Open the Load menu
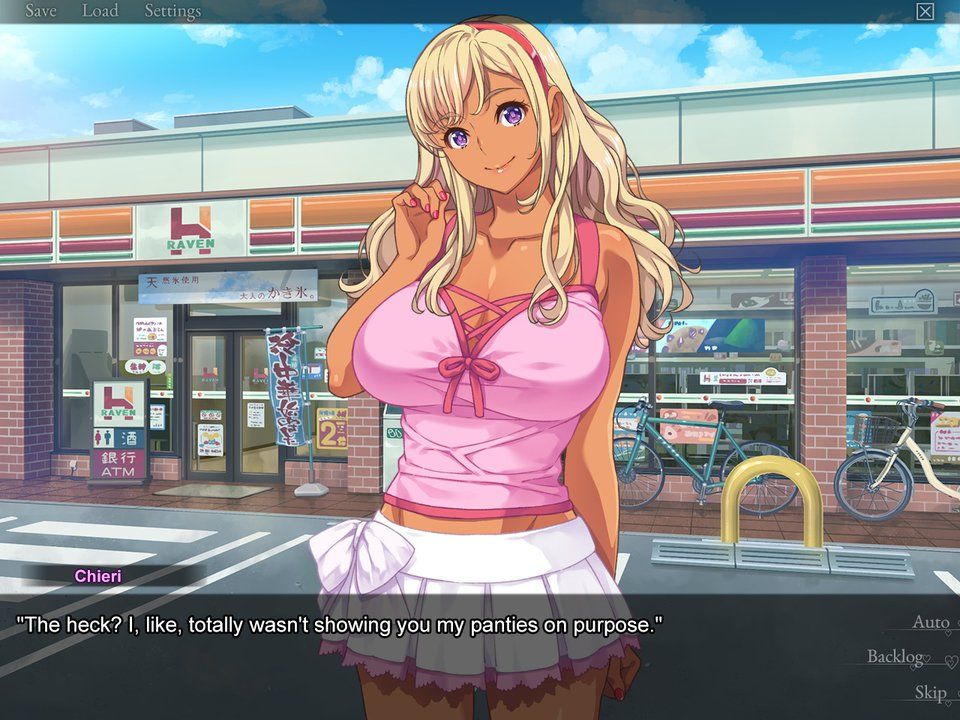The width and height of the screenshot is (960, 720). [99, 11]
